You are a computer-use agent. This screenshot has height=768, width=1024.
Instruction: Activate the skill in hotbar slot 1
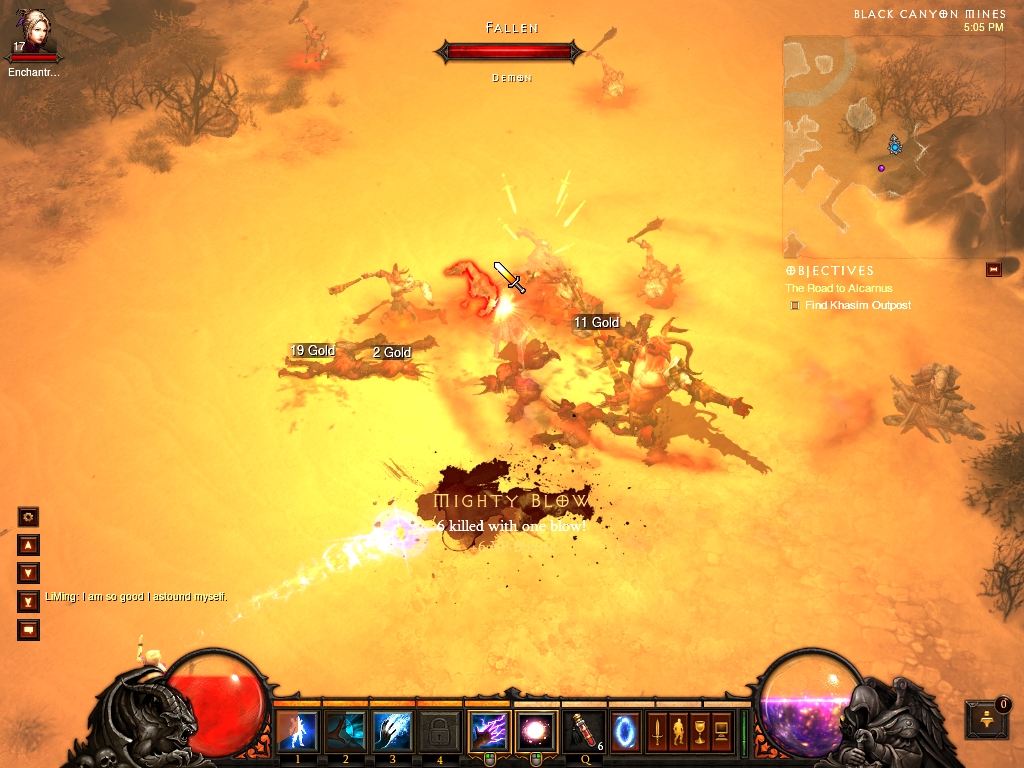tap(298, 731)
